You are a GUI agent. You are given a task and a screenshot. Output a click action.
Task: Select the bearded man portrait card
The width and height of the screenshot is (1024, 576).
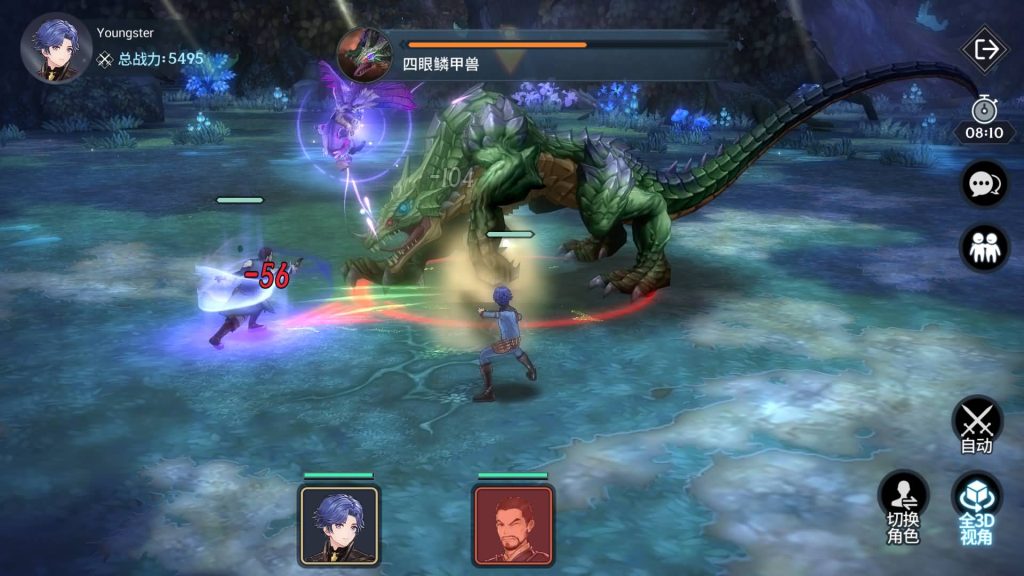[x=513, y=525]
